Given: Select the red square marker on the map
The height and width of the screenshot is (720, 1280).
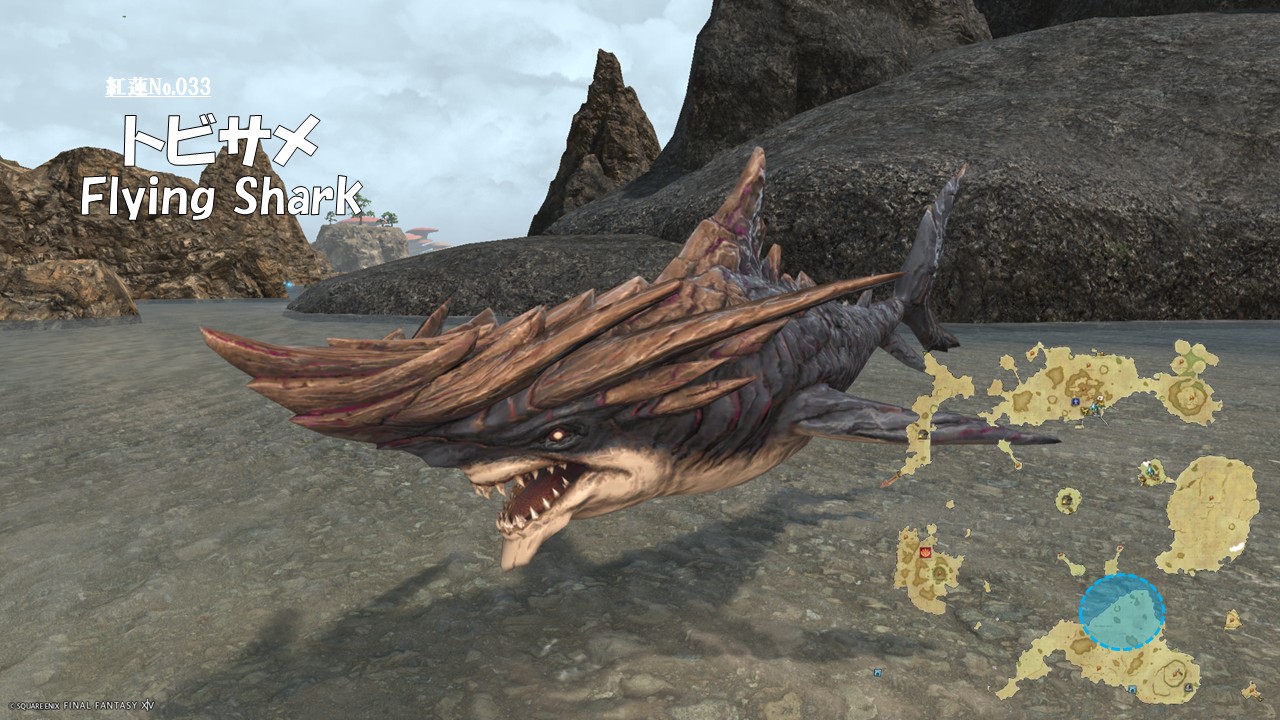Looking at the screenshot, I should click(x=925, y=551).
